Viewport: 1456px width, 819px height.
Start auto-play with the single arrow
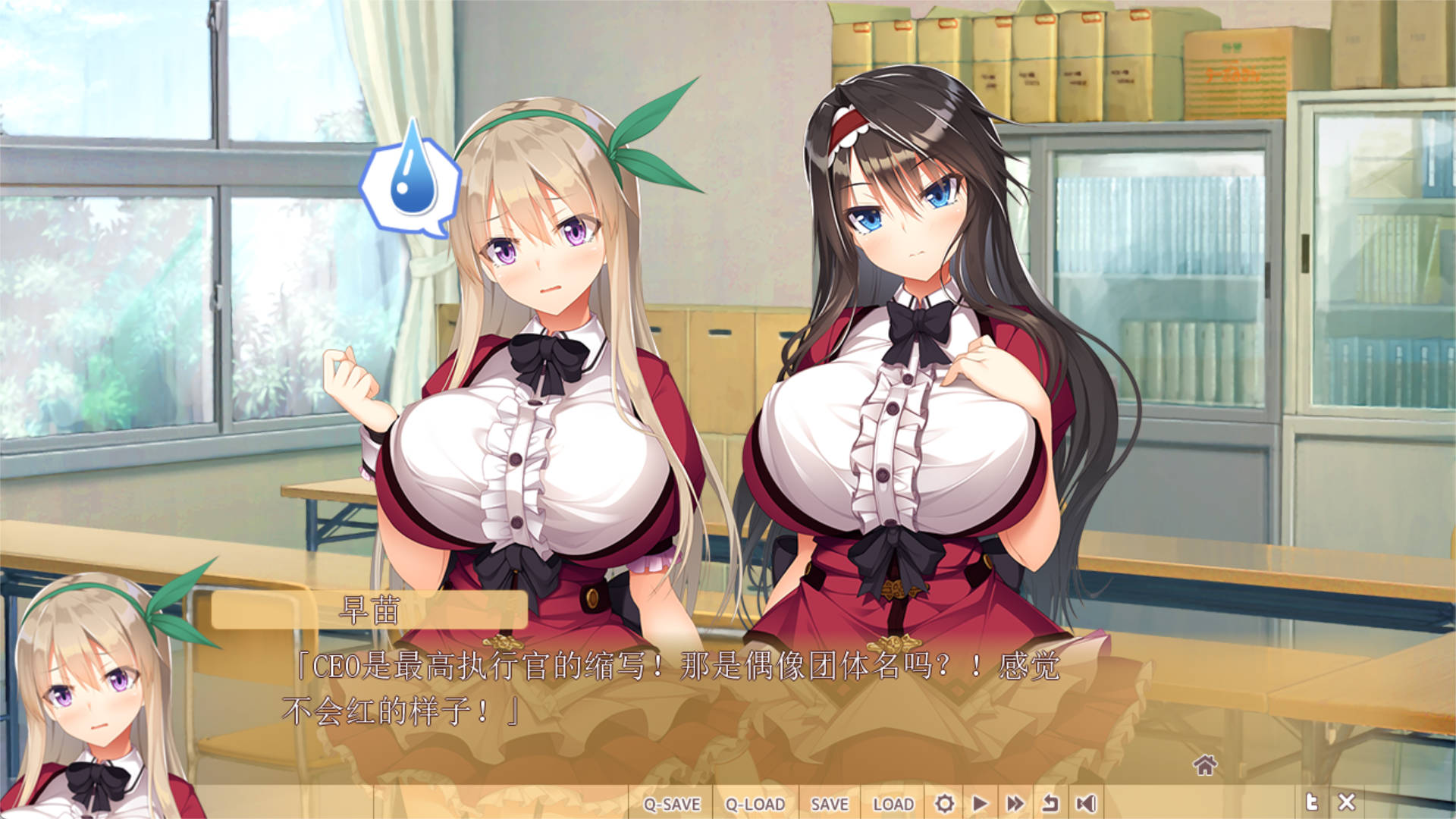[x=980, y=803]
